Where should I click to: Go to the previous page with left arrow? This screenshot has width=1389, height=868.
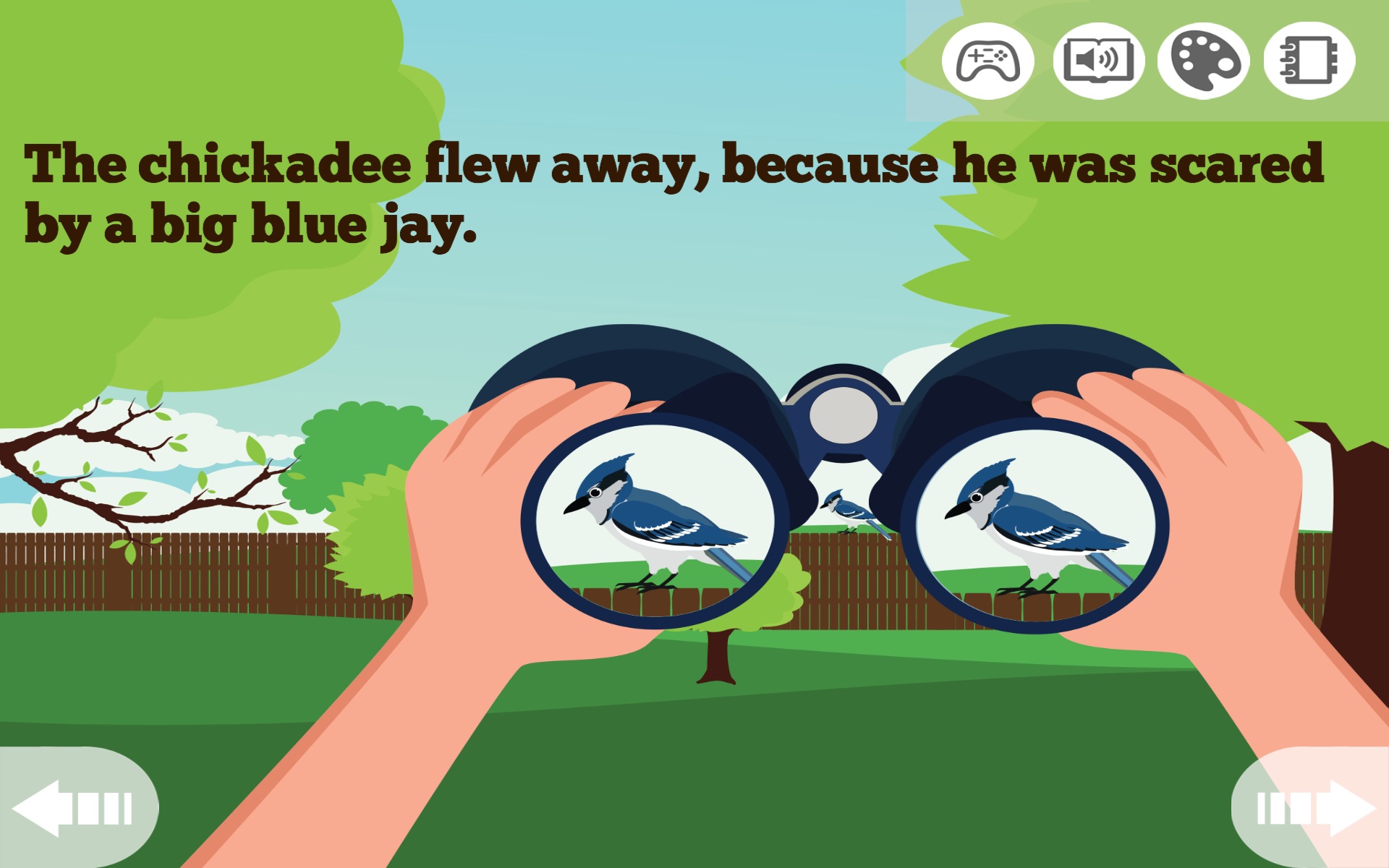point(72,808)
